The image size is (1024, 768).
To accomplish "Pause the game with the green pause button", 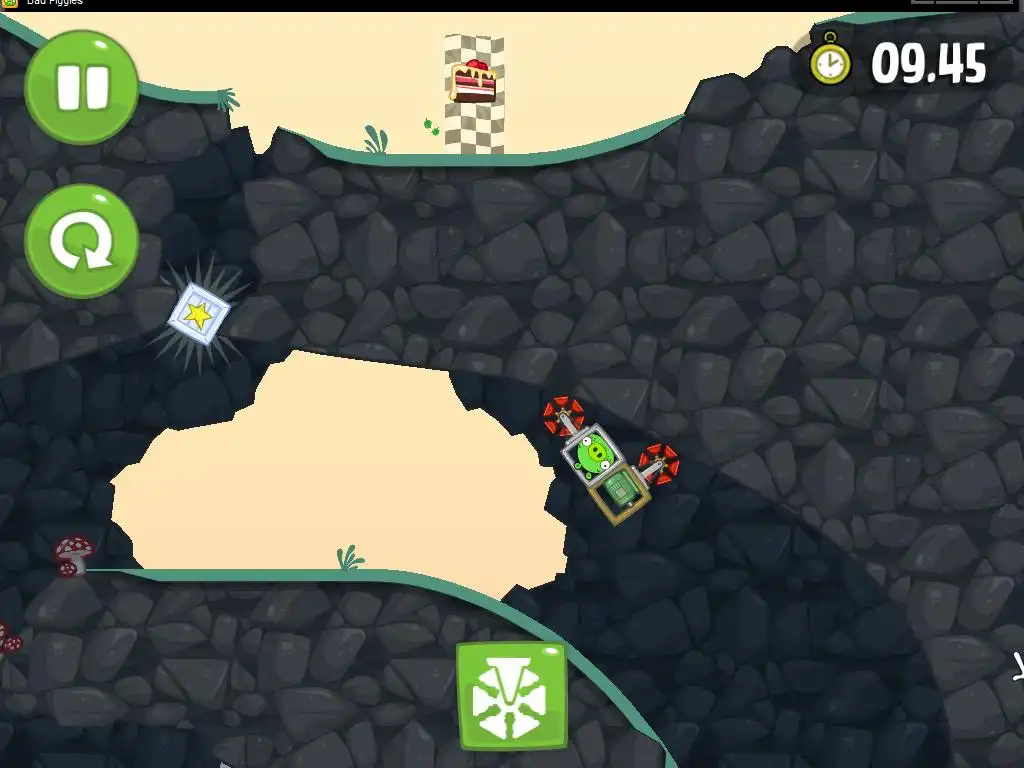I will [x=81, y=87].
